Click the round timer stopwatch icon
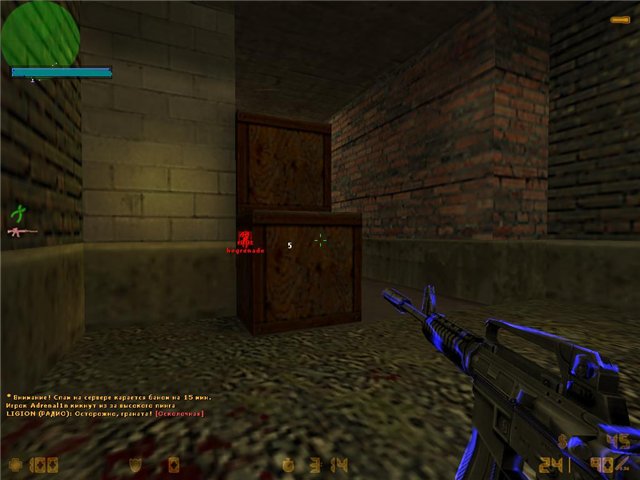 pos(288,464)
